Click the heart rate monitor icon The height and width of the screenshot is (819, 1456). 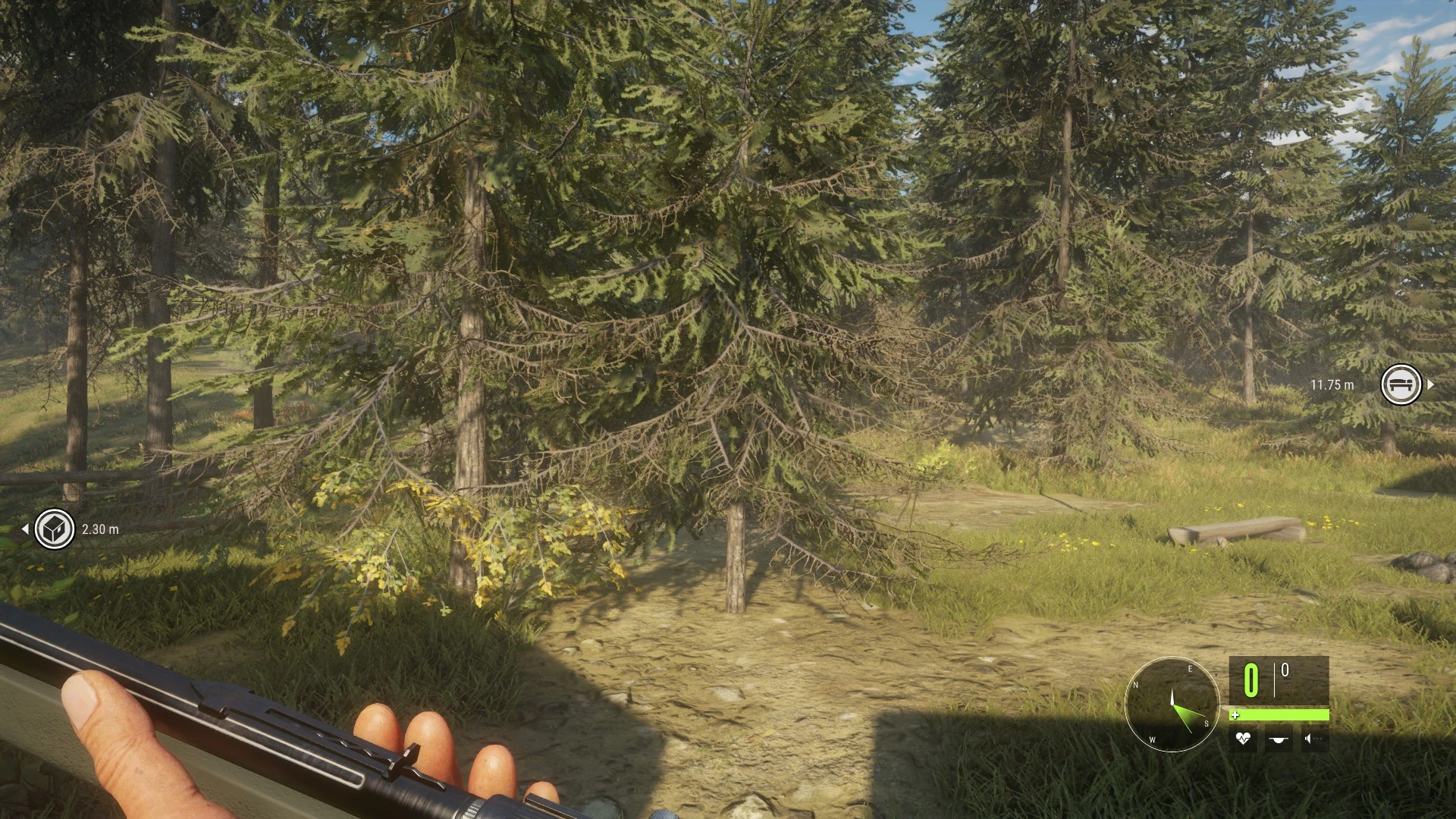point(1242,739)
